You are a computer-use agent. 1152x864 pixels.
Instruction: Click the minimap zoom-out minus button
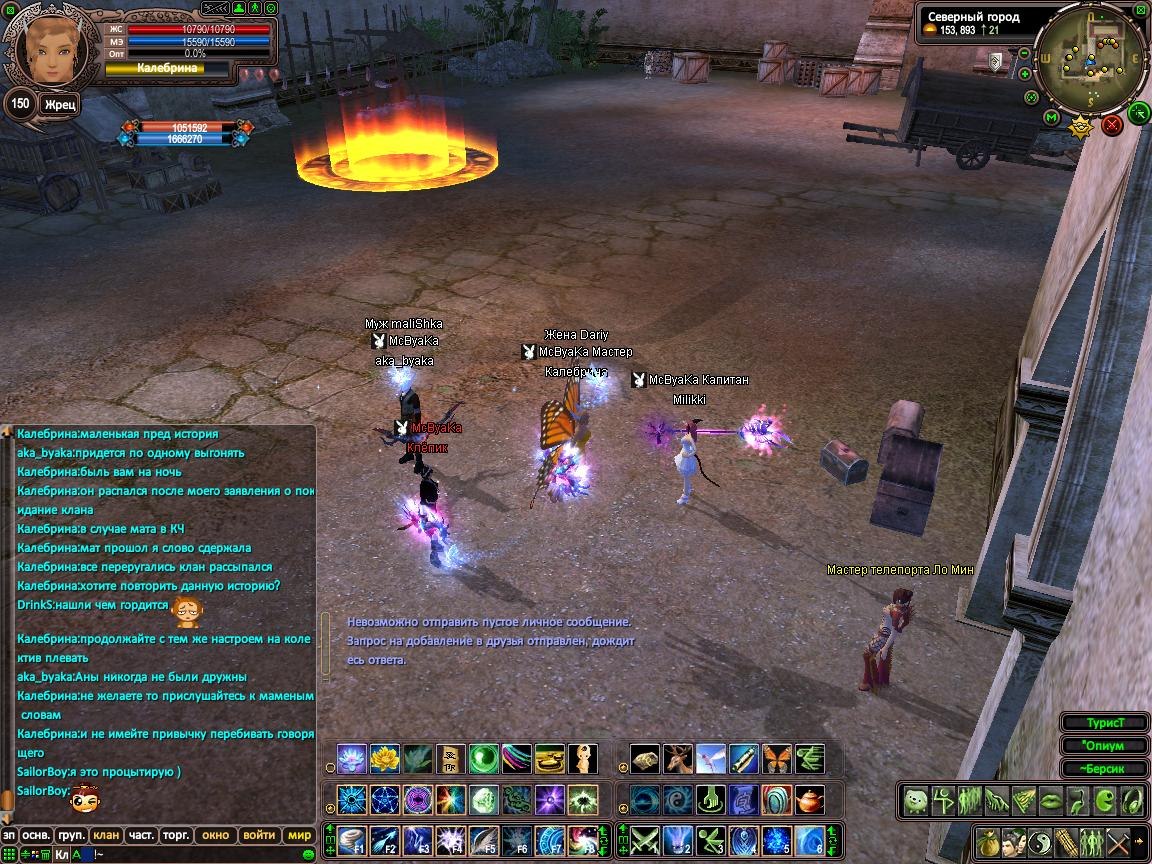1024,51
